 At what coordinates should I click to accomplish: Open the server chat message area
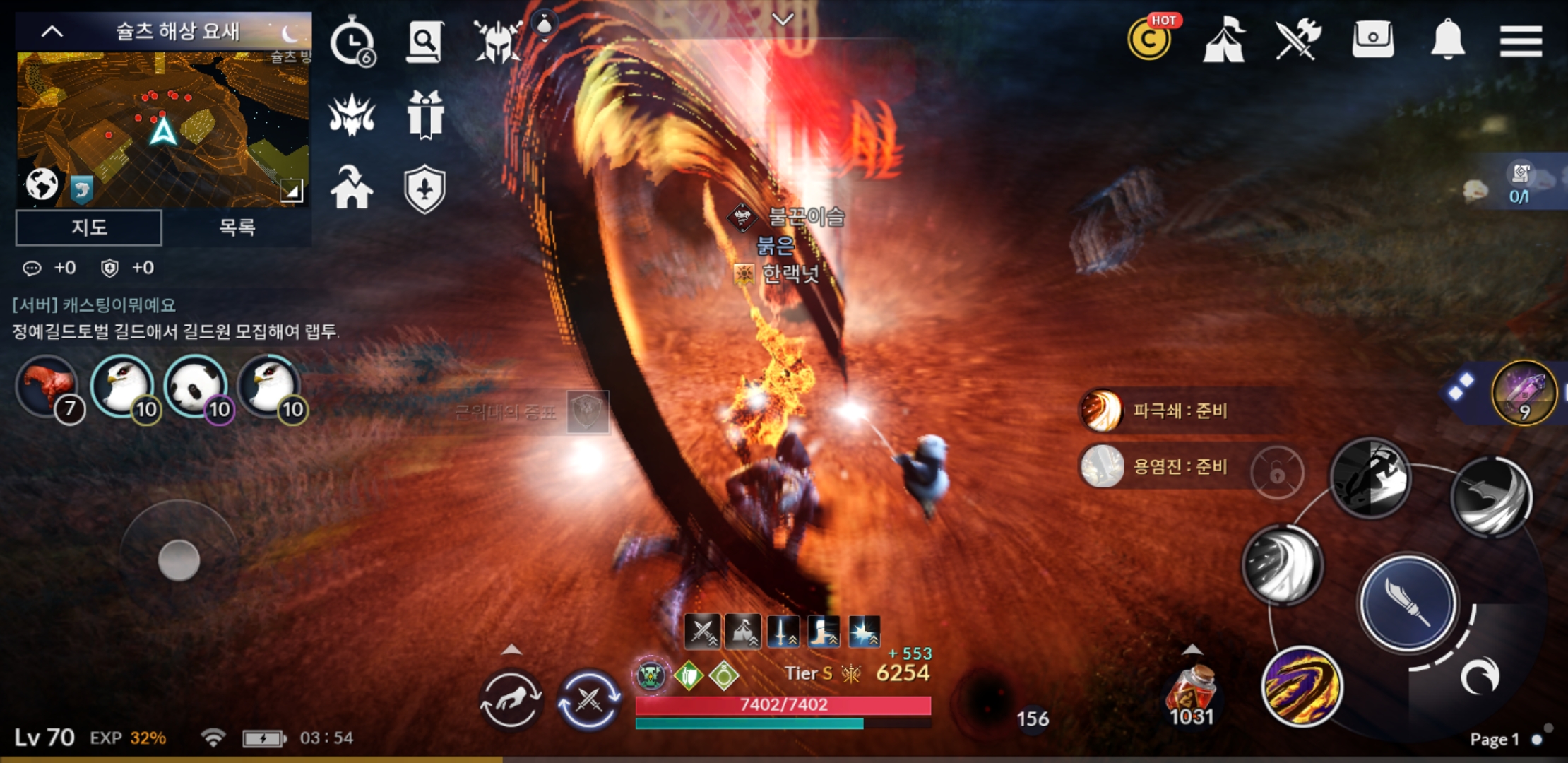coord(175,319)
